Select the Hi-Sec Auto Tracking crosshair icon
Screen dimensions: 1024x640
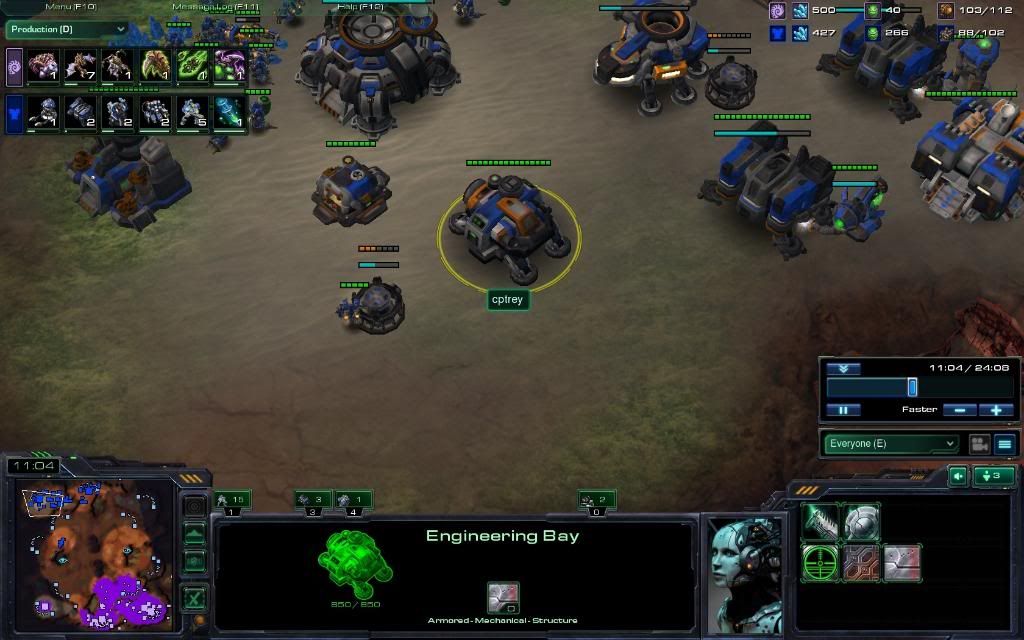tap(820, 563)
